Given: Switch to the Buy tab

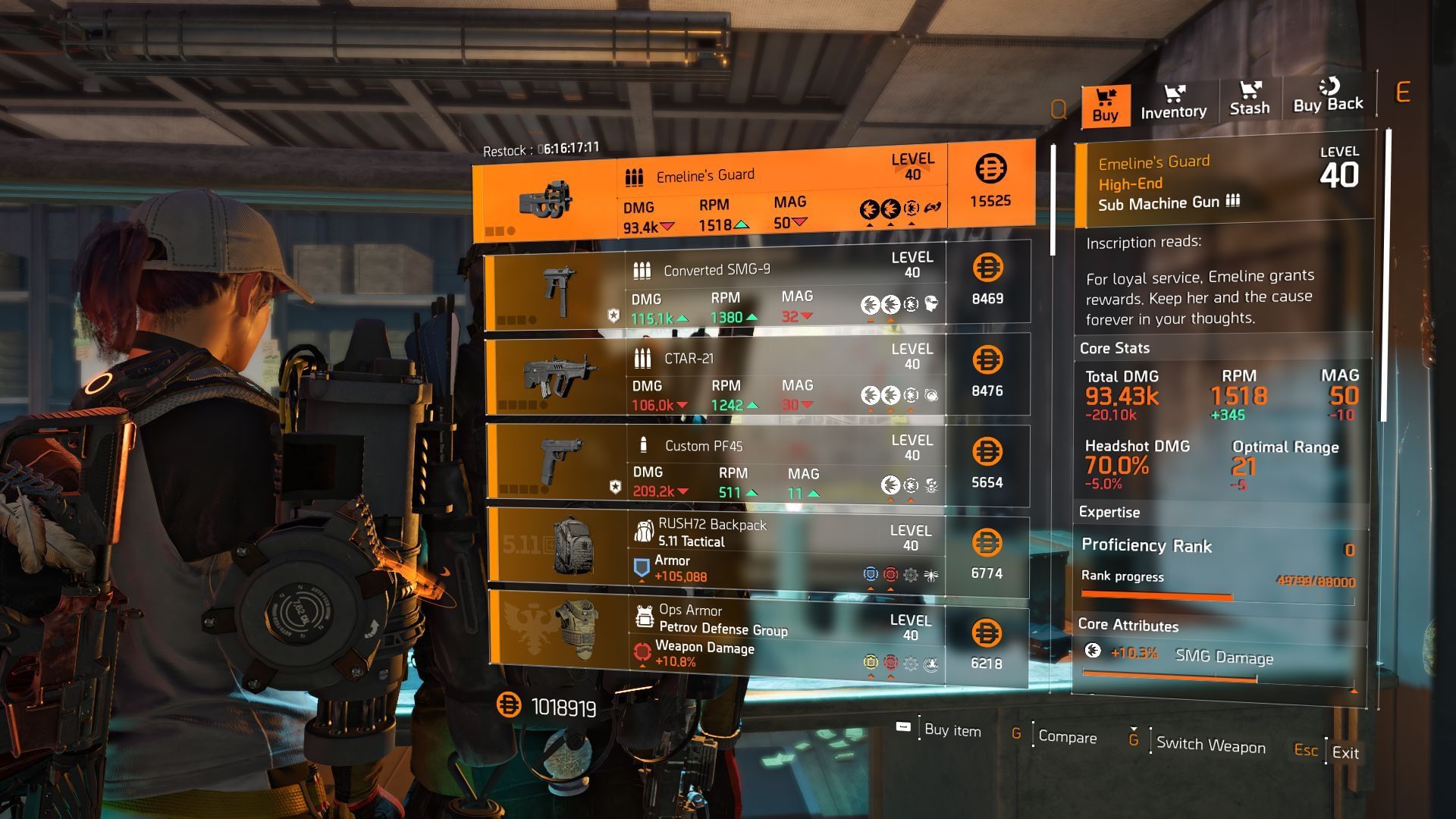Looking at the screenshot, I should click(1105, 105).
